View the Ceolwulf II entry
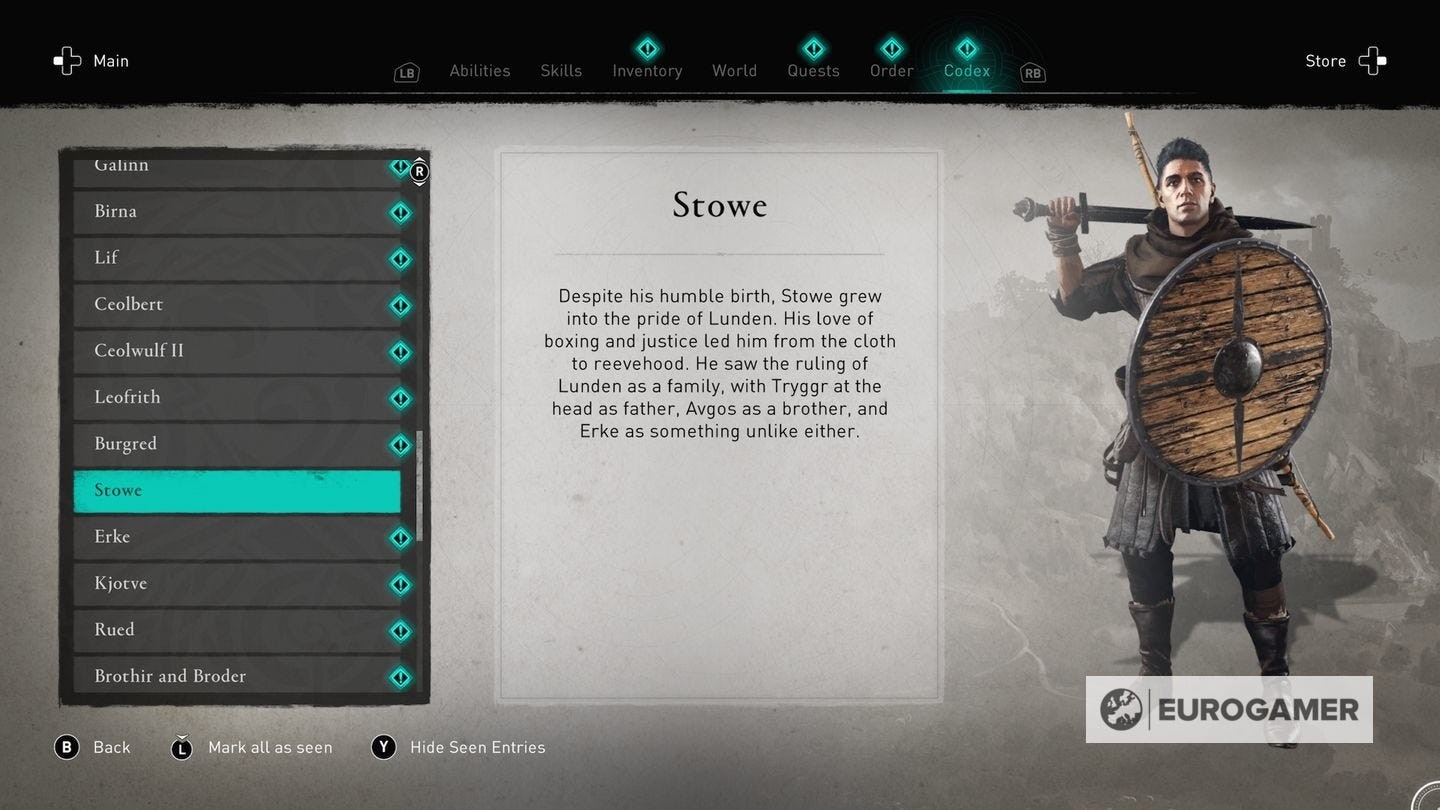The image size is (1440, 810). tap(237, 351)
